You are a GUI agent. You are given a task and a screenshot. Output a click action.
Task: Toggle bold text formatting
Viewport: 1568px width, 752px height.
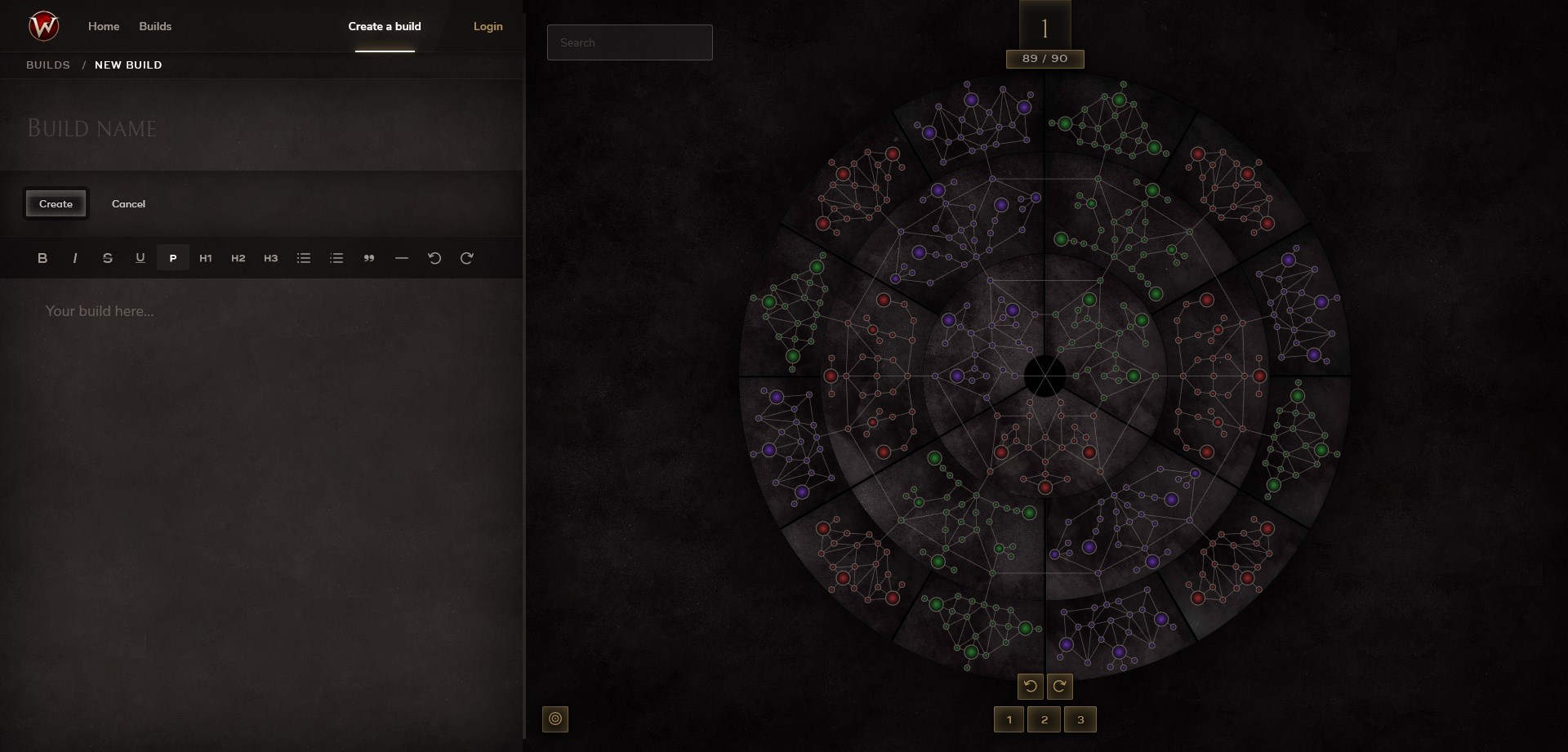pyautogui.click(x=42, y=258)
